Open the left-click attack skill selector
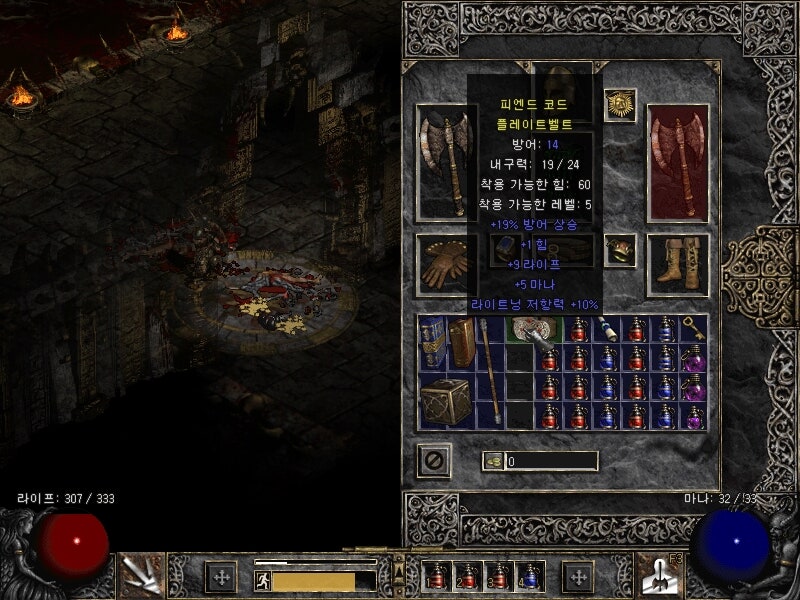The image size is (800, 600). tap(141, 575)
